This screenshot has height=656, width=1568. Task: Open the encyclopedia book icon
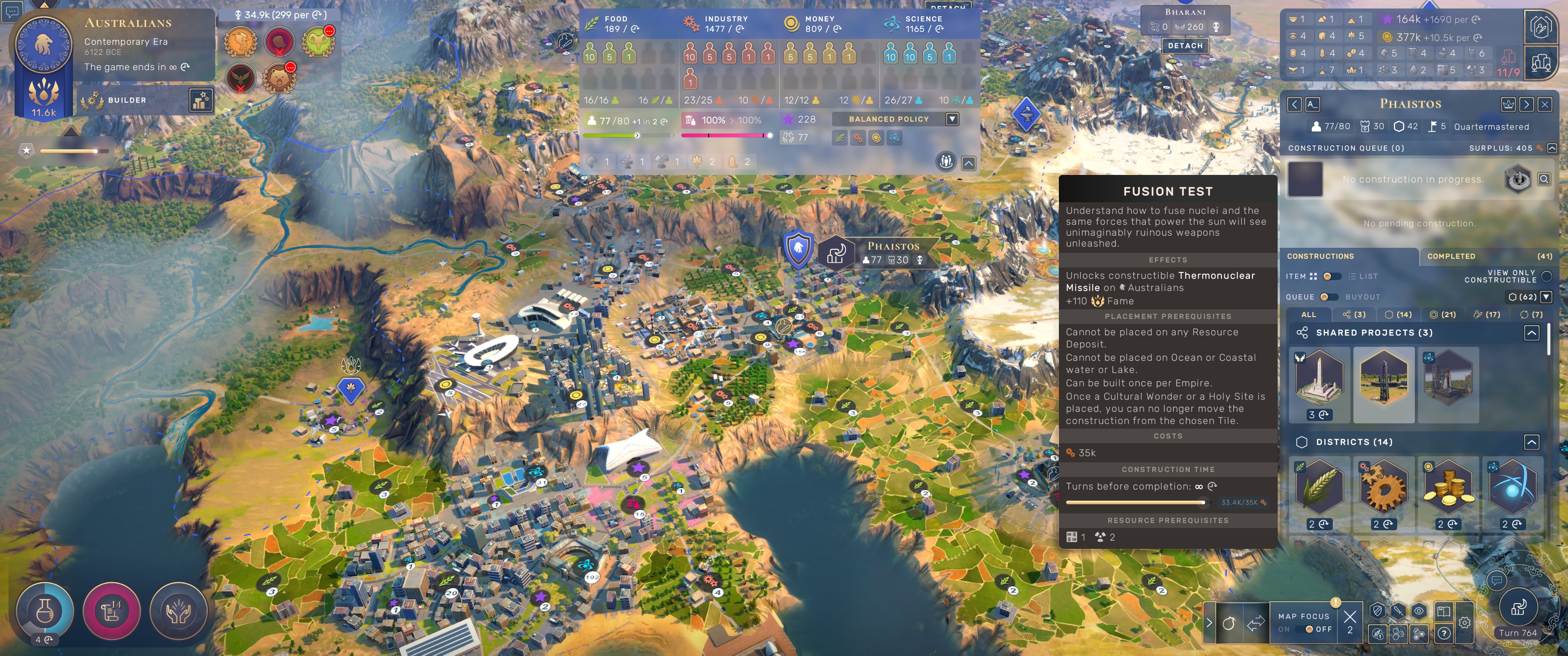(x=1443, y=611)
